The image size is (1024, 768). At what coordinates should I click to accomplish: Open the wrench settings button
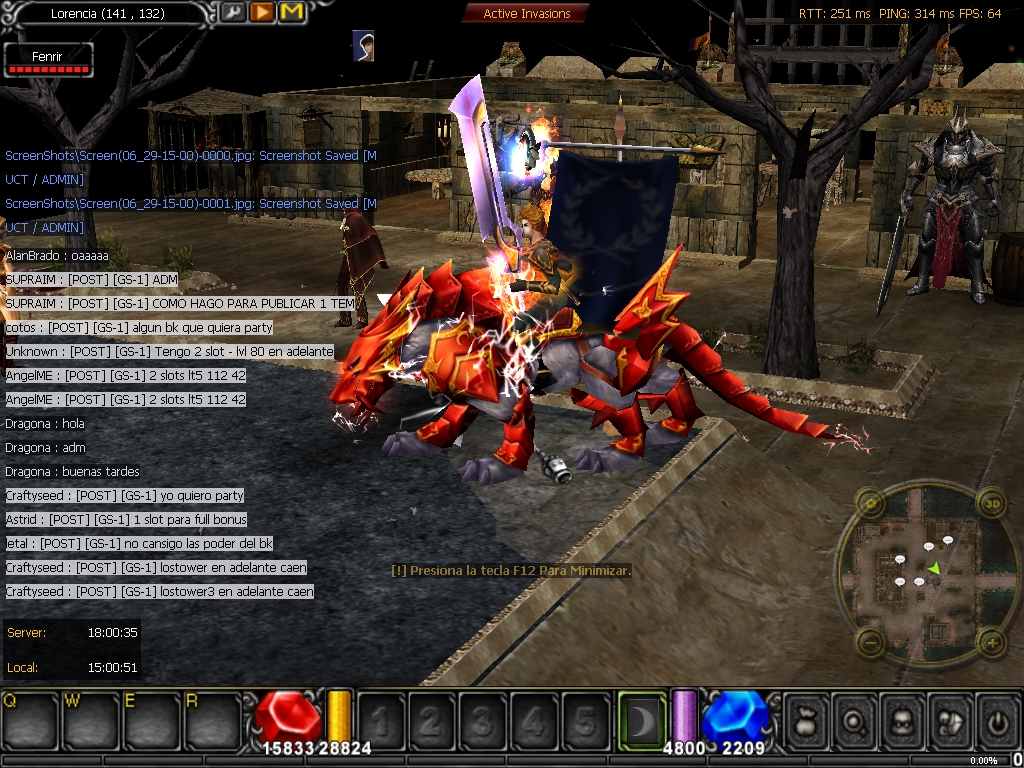click(232, 12)
